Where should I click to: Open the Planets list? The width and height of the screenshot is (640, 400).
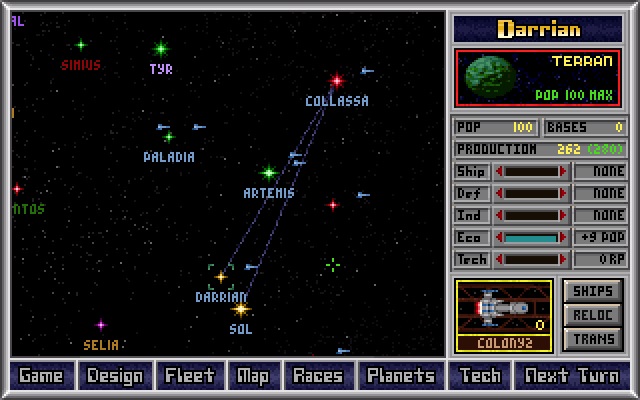click(x=400, y=376)
